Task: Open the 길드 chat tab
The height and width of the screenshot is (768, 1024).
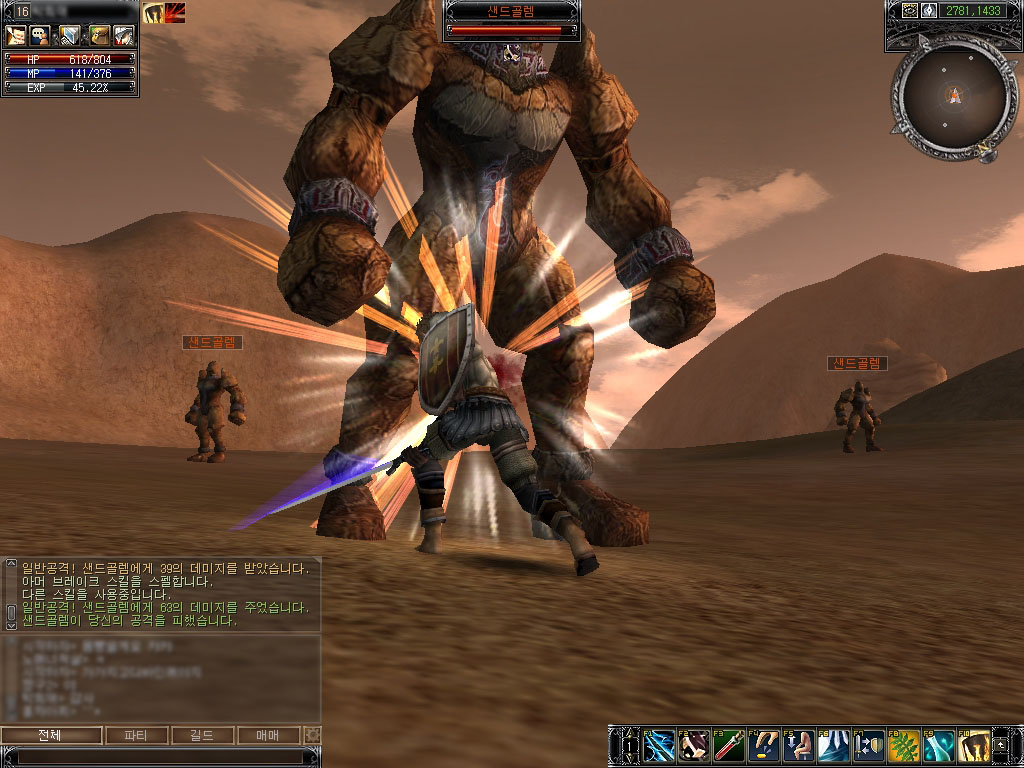Action: coord(203,736)
